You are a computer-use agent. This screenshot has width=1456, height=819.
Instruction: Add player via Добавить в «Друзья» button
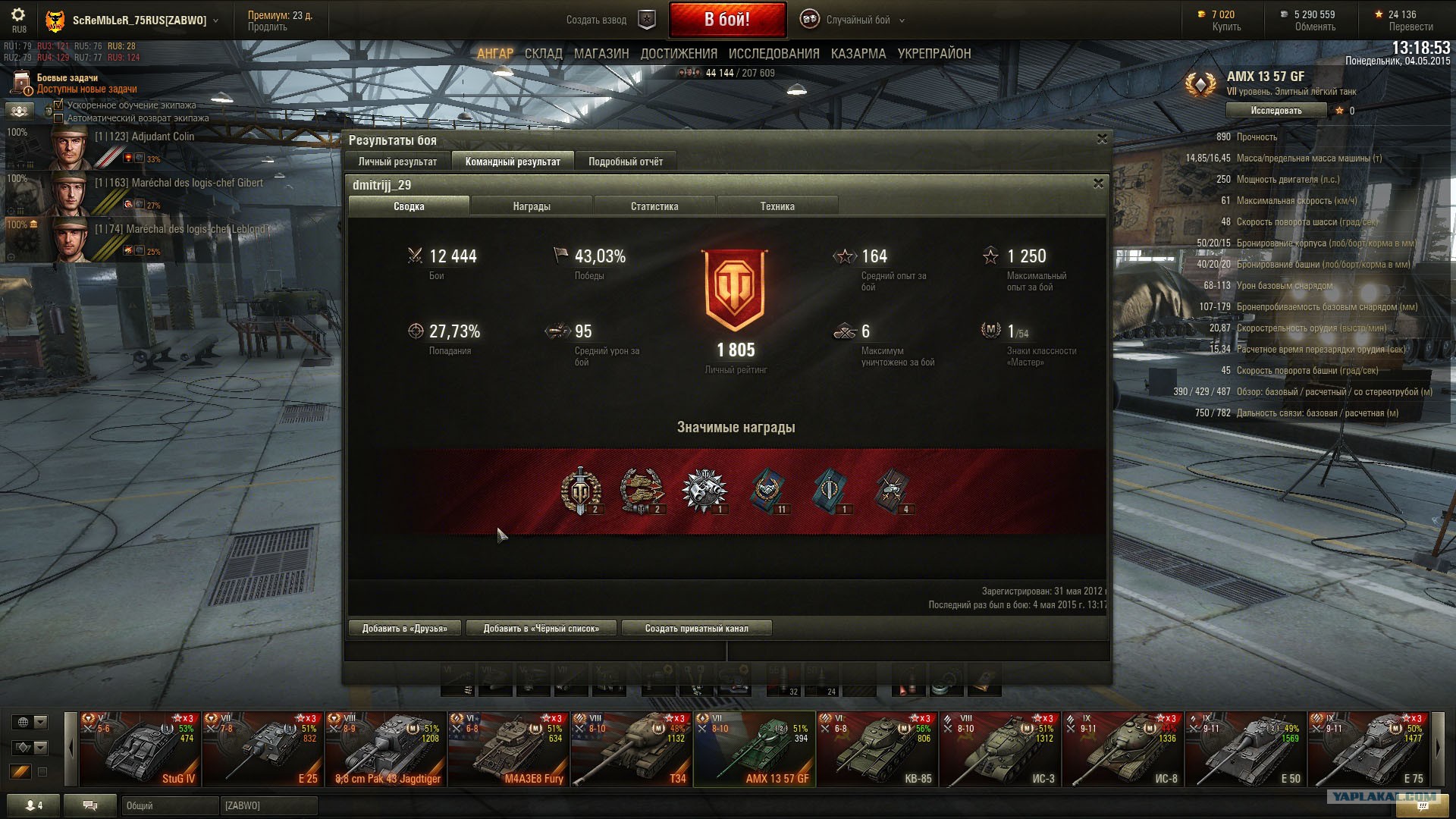tap(405, 629)
